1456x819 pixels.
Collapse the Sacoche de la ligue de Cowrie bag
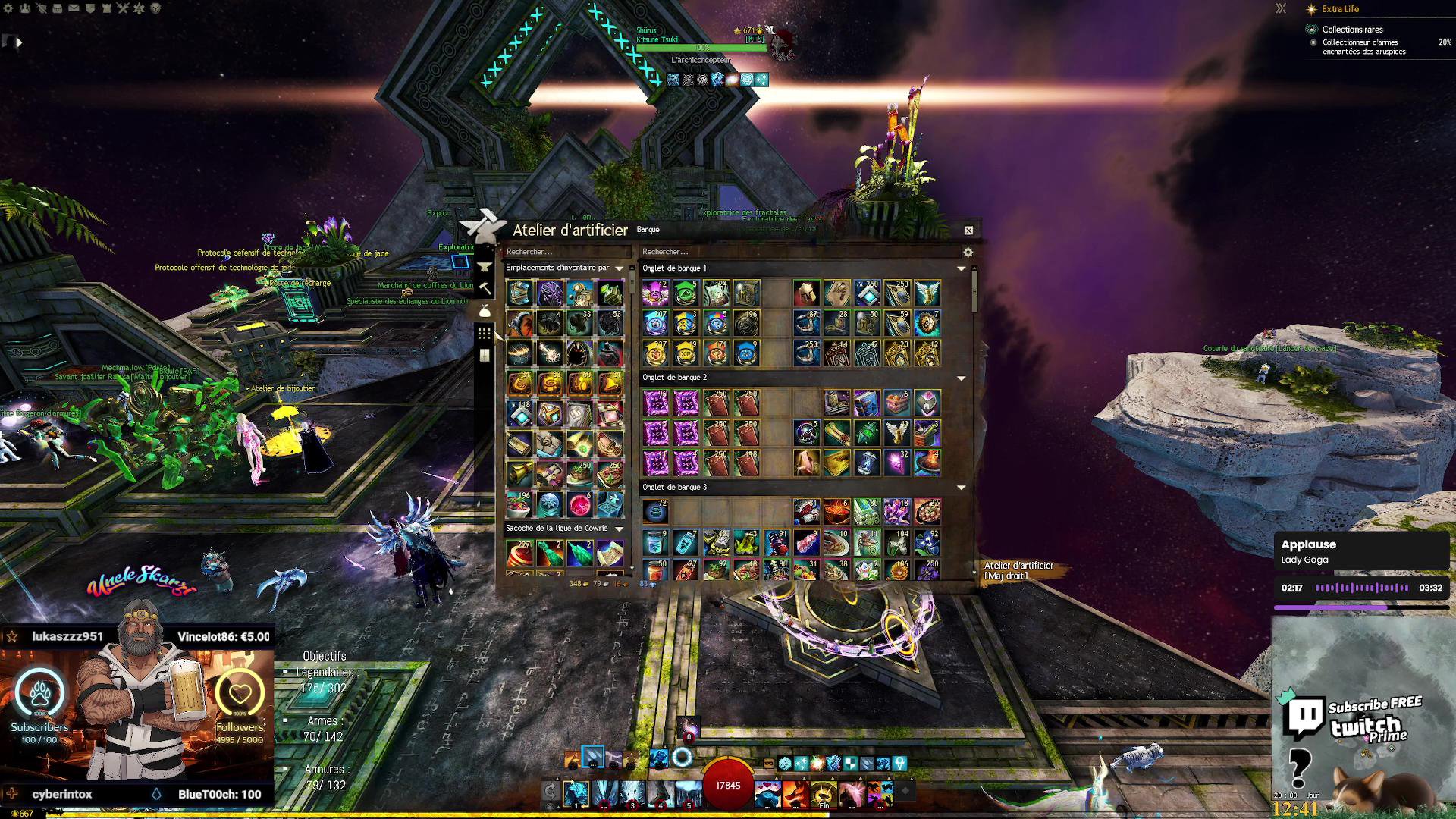coord(619,529)
